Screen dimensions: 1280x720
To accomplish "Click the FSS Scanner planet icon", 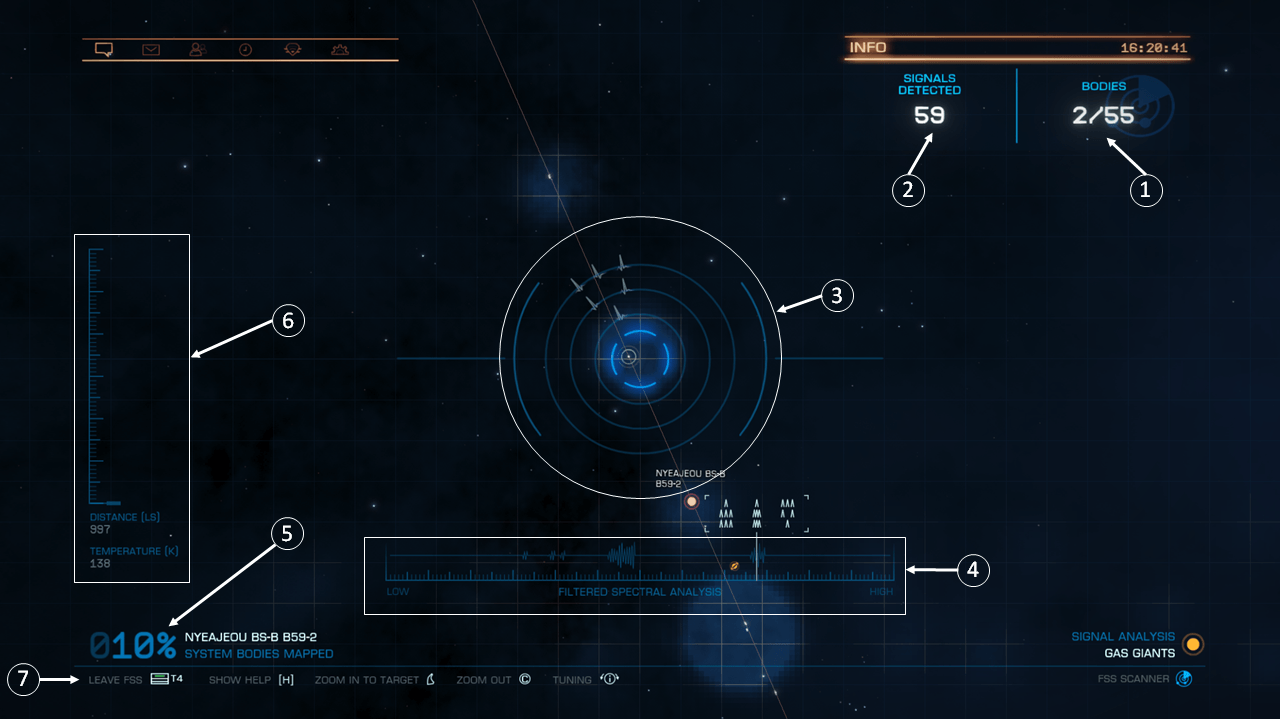I will 1184,678.
